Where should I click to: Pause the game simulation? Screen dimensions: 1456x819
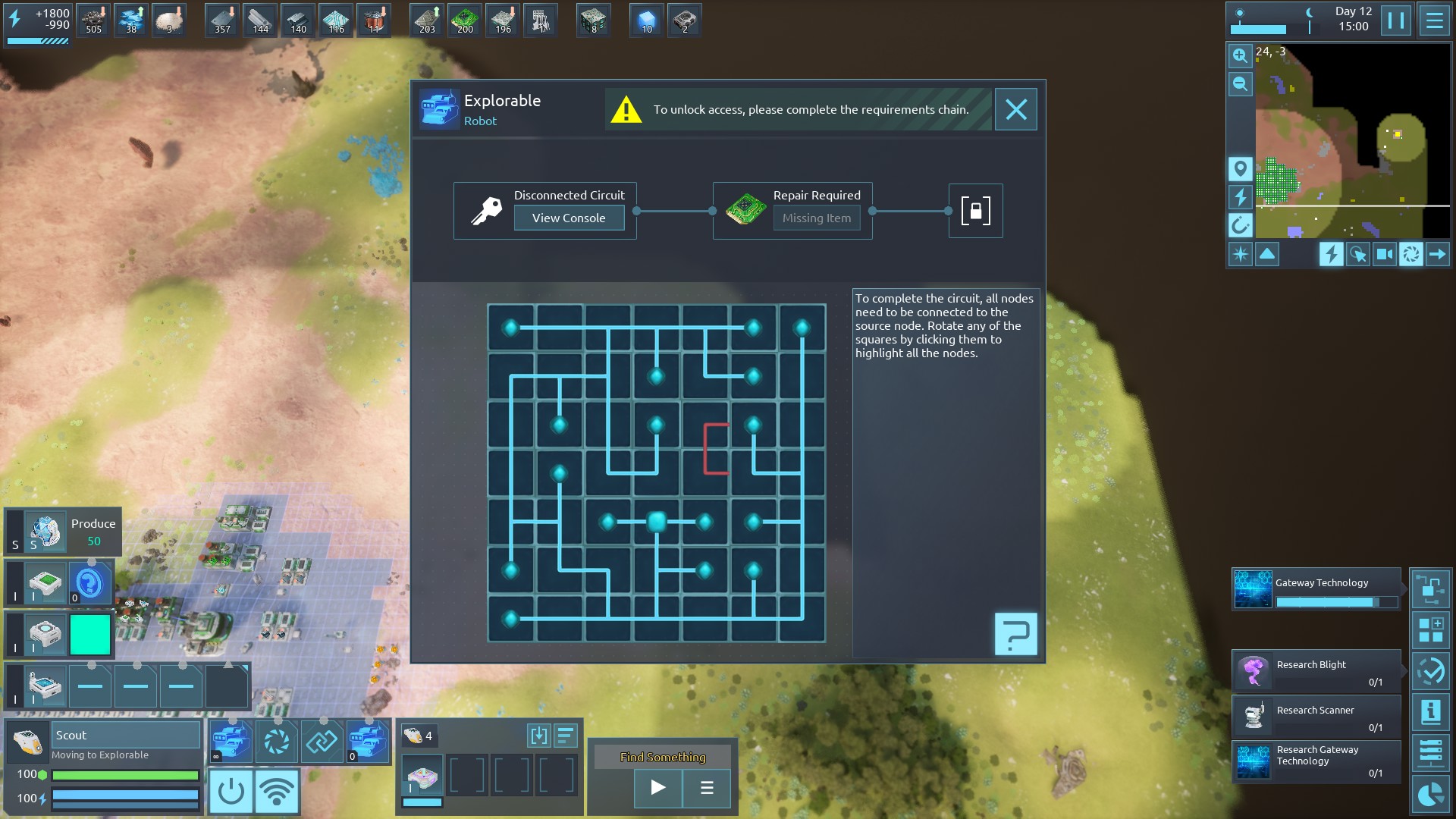point(1395,20)
